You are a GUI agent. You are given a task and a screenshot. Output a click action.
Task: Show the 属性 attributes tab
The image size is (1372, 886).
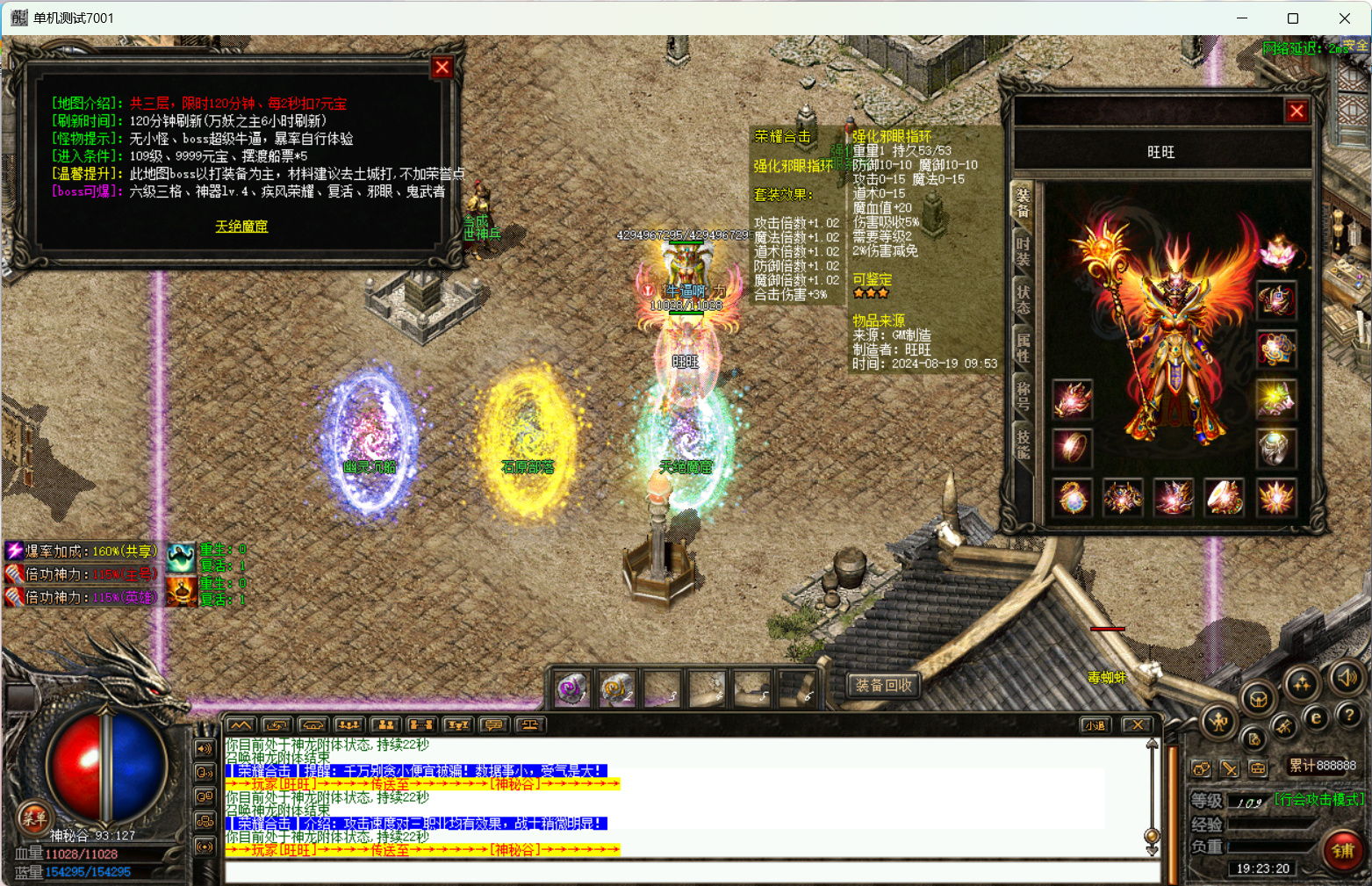pos(1023,347)
